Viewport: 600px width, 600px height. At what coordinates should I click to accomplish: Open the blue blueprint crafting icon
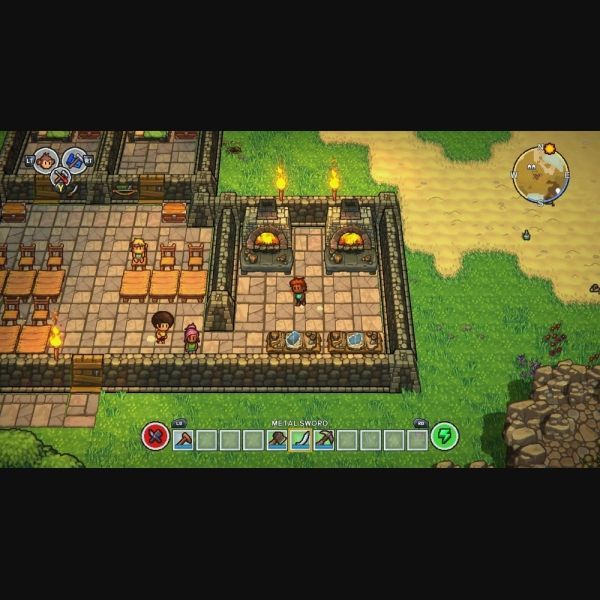click(75, 159)
